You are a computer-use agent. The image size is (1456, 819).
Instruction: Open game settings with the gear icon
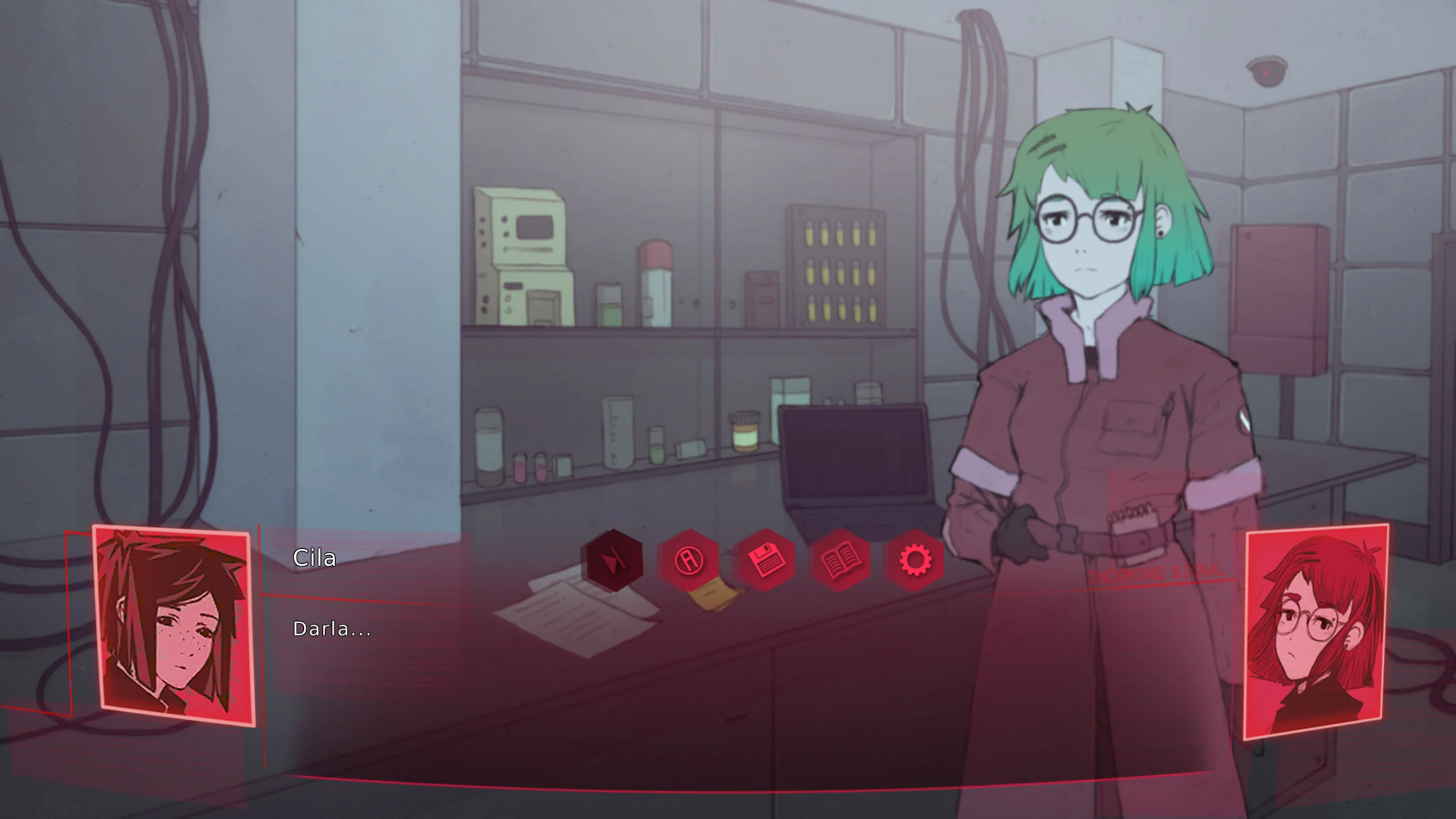pos(915,561)
